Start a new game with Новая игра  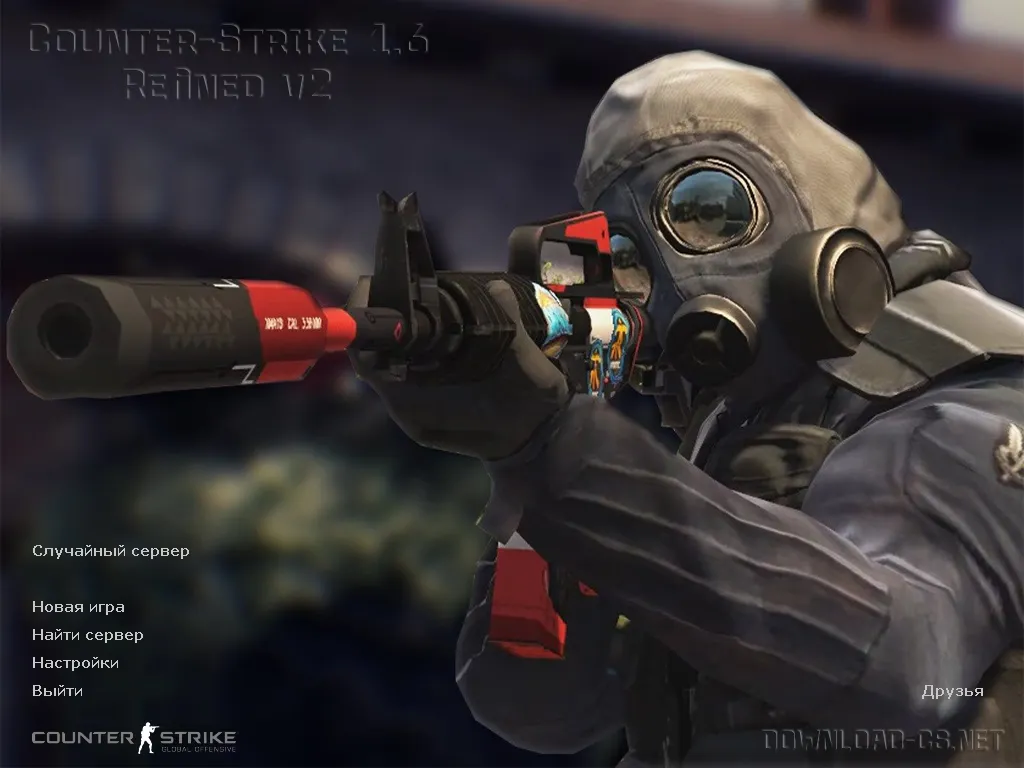click(78, 607)
